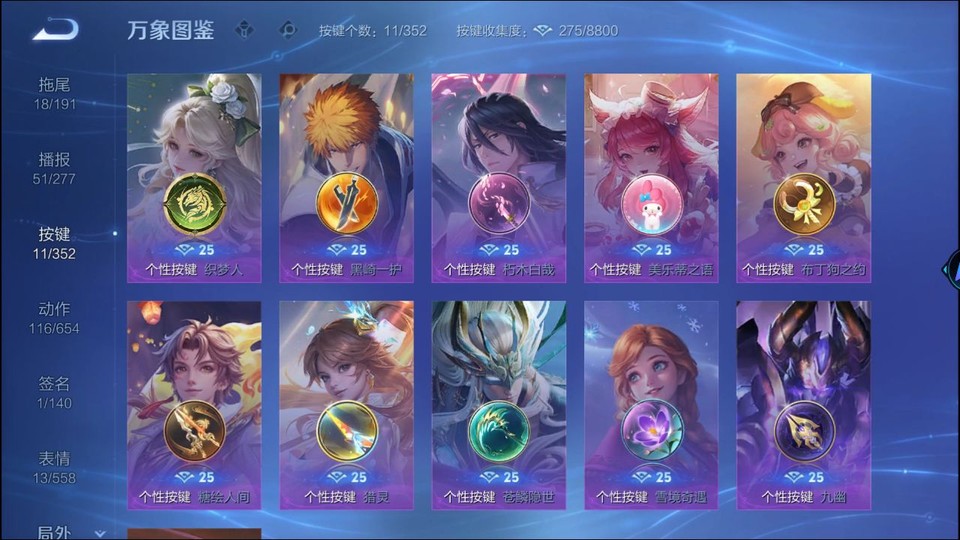This screenshot has width=960, height=540.
Task: Open the 签名 category tab
Action: [x=55, y=392]
